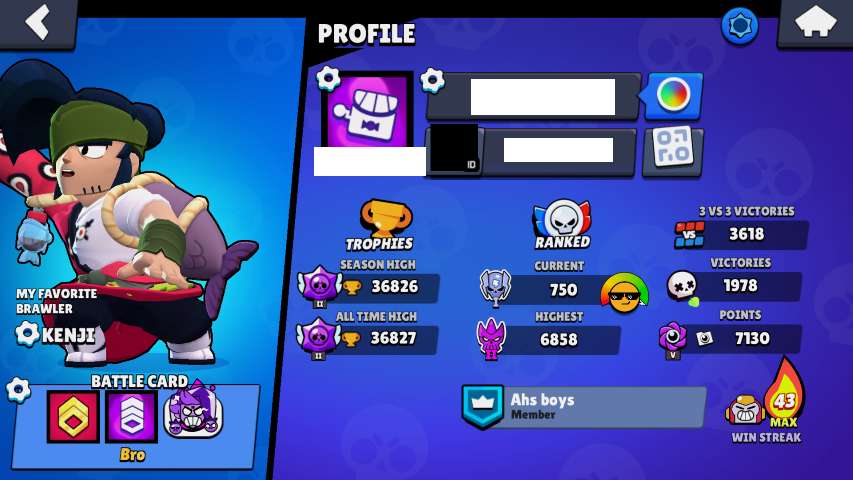Select the red hexagon battle card pin

pos(74,416)
